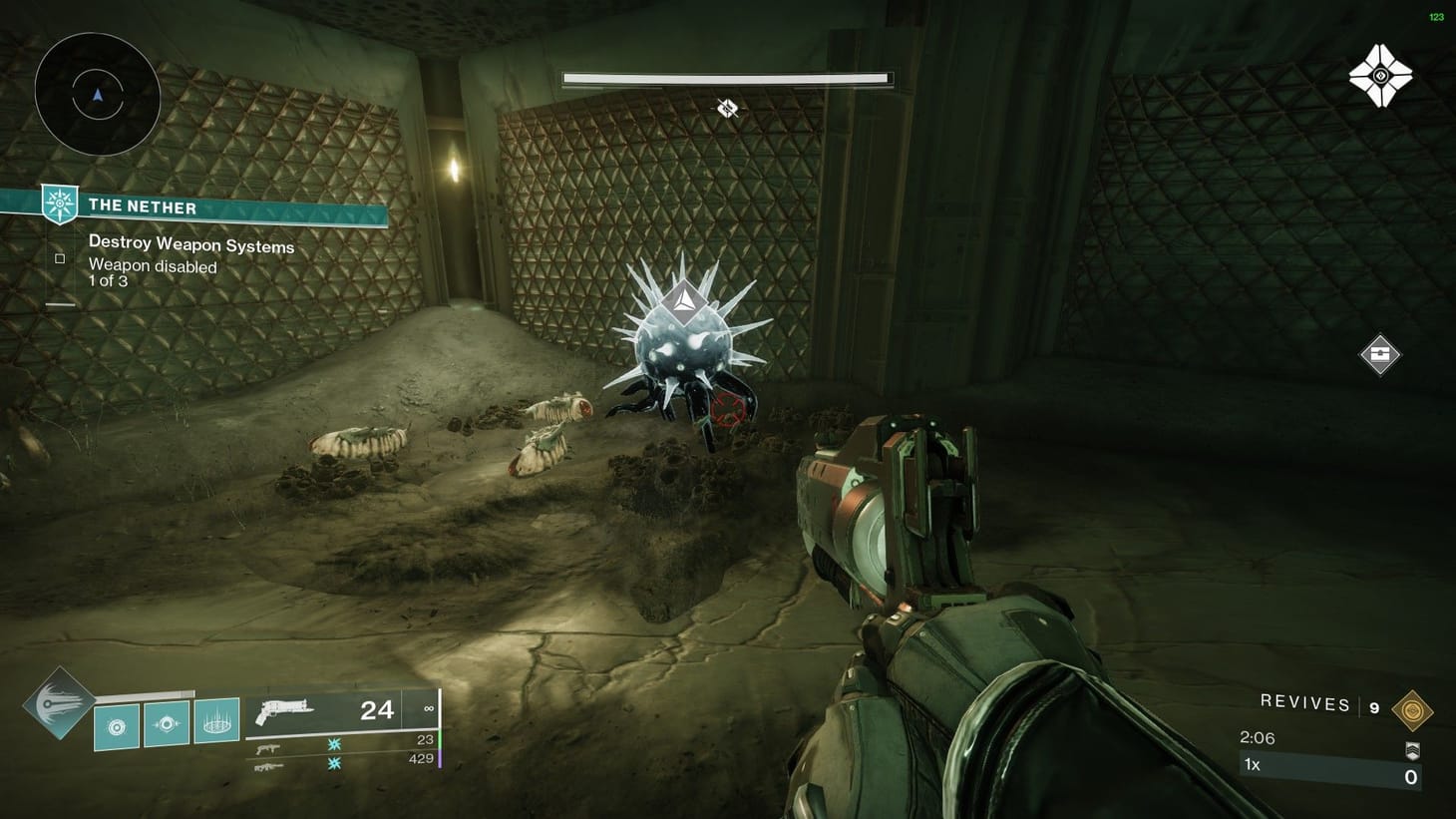This screenshot has height=819, width=1456.
Task: Click the radar minimap in the top left
Action: point(96,93)
